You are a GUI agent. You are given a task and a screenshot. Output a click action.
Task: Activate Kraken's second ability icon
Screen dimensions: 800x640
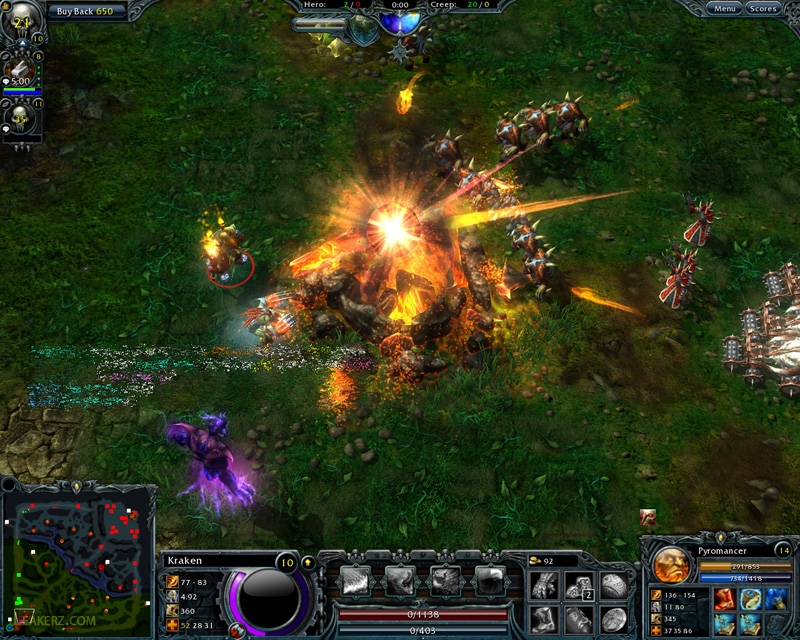pyautogui.click(x=400, y=580)
